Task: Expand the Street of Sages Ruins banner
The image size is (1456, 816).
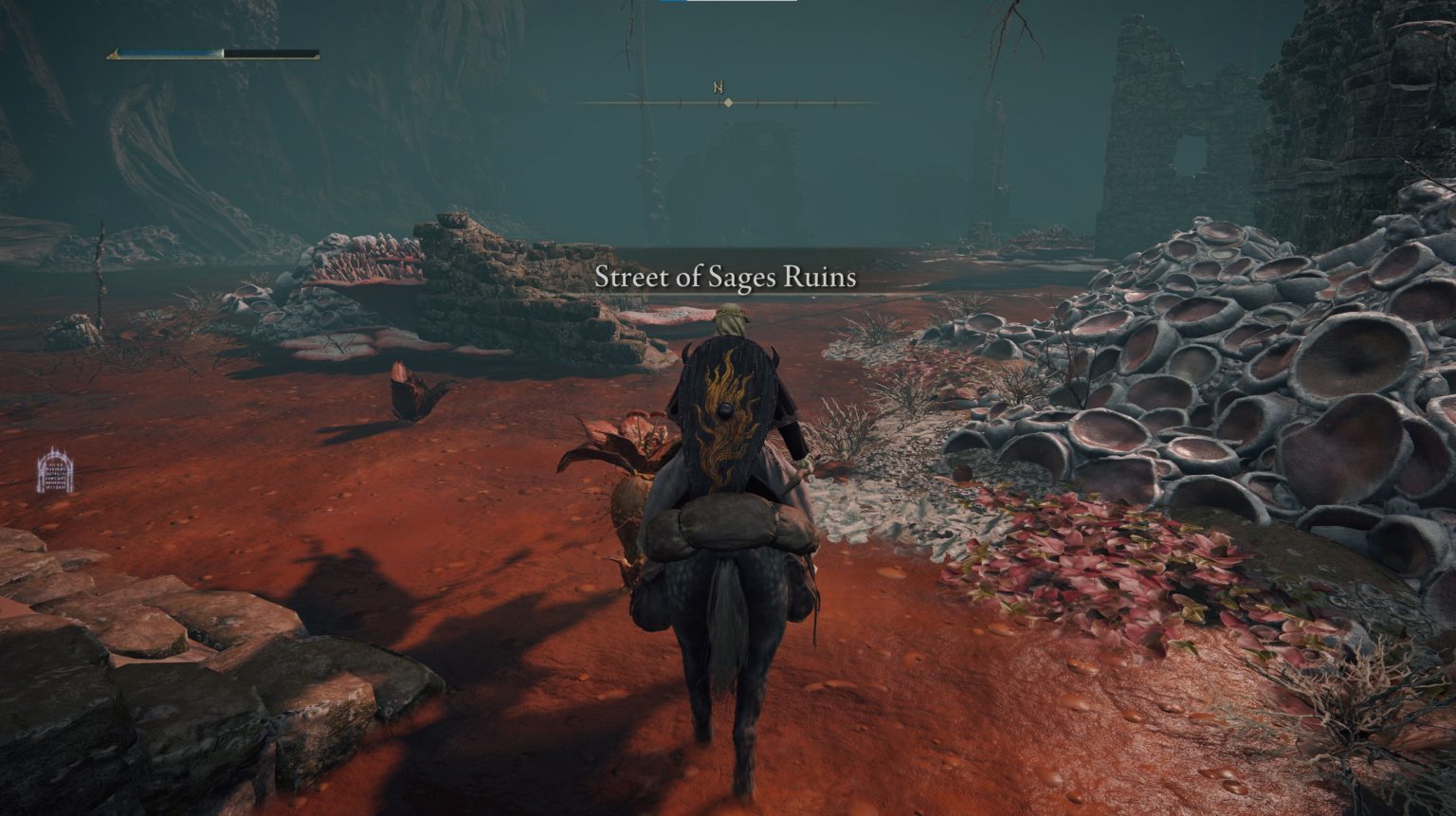Action: pyautogui.click(x=727, y=278)
